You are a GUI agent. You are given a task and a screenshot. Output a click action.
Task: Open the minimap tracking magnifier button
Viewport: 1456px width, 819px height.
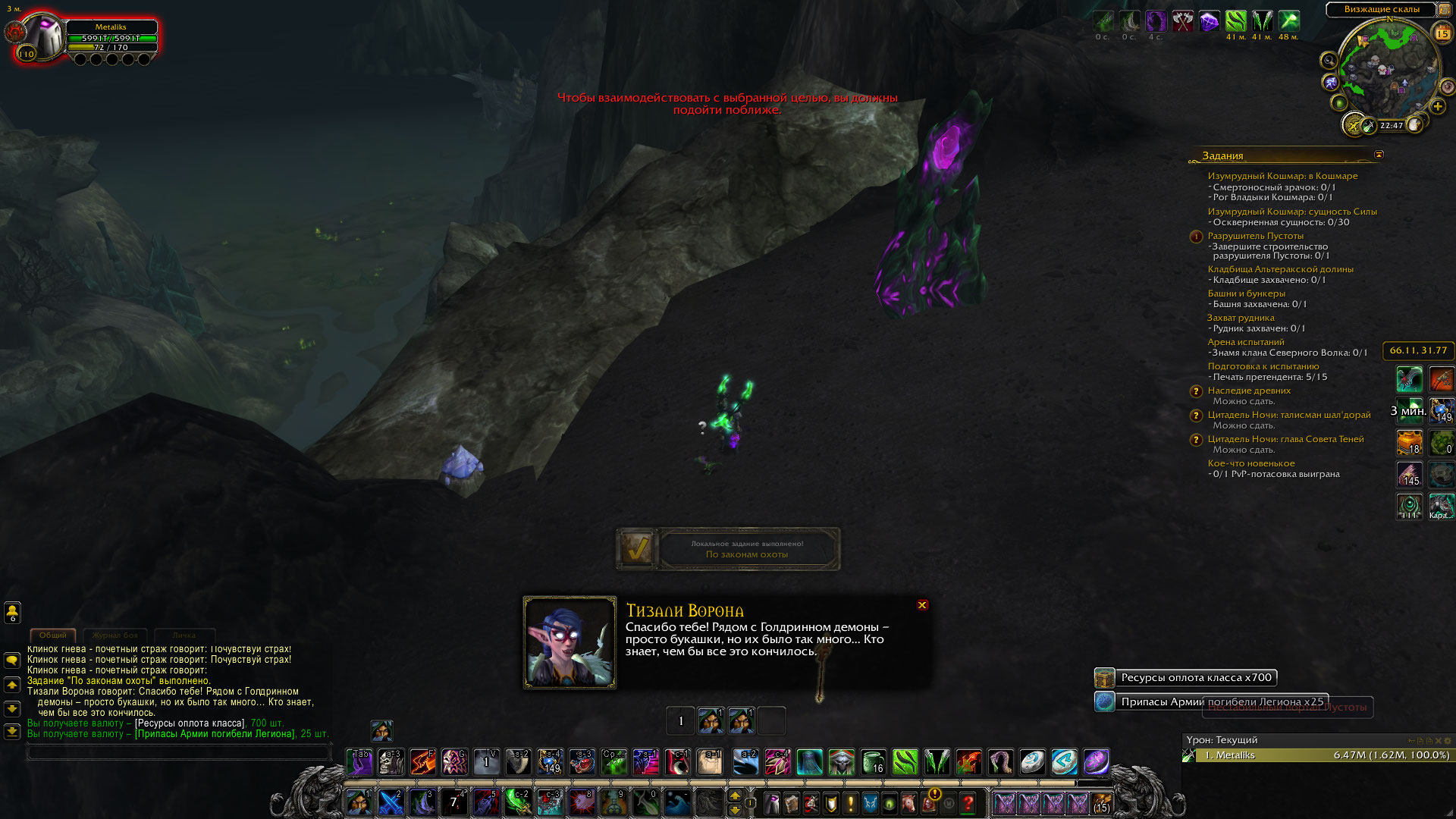(x=1329, y=60)
